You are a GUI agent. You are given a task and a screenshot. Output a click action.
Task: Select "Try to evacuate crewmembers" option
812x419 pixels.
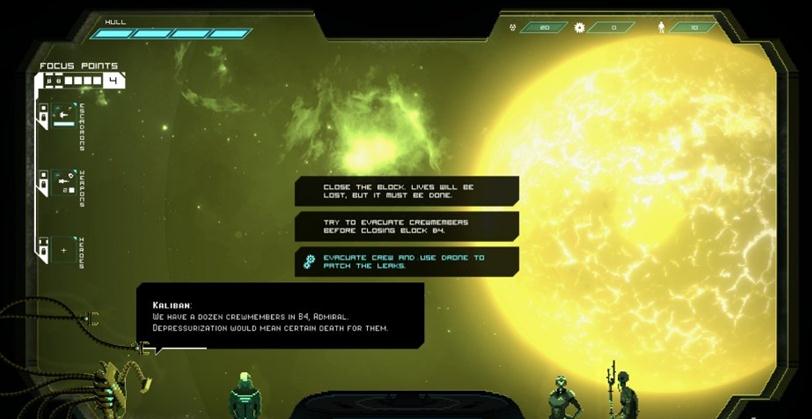pos(406,226)
